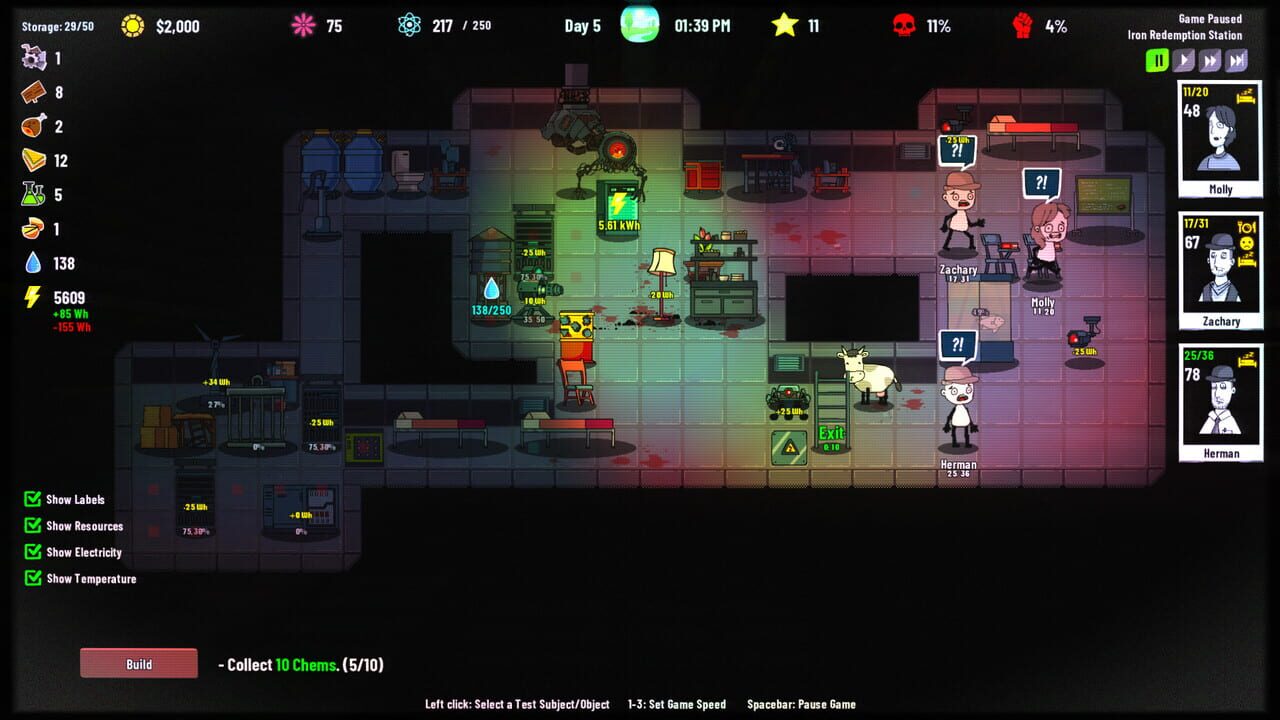Click the lightning bolt electricity icon
This screenshot has height=720, width=1280.
point(33,296)
